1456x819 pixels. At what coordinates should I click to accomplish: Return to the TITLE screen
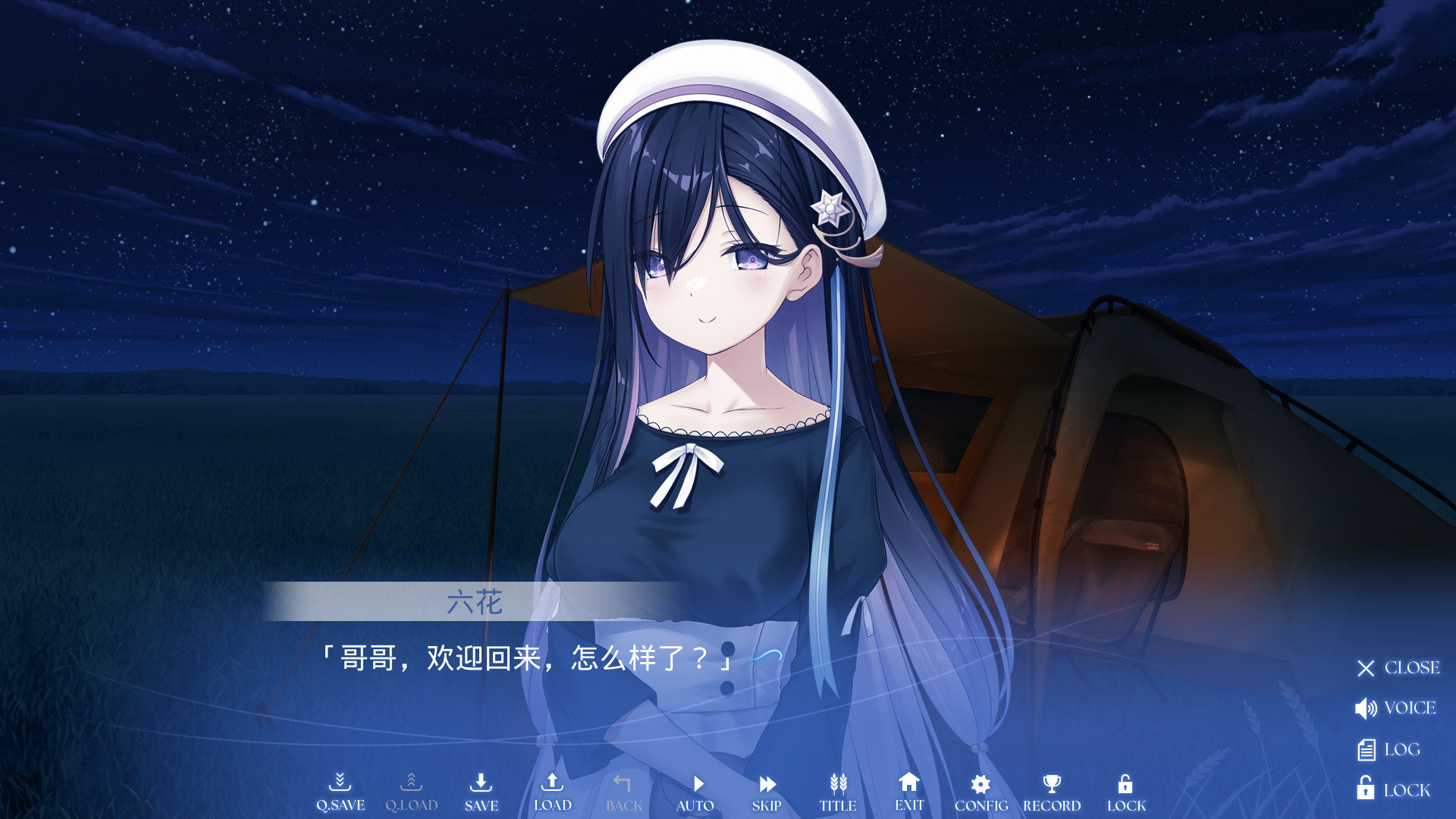tap(838, 792)
